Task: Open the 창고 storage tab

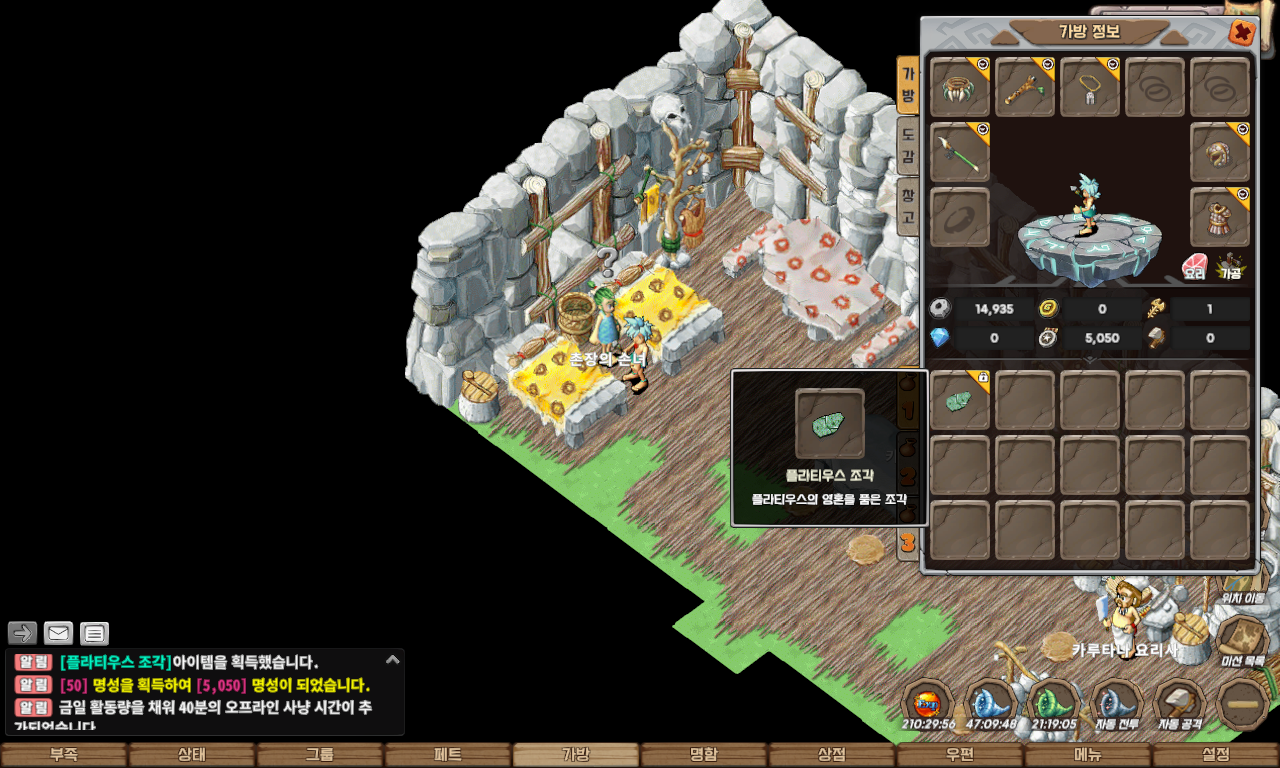Action: (908, 205)
